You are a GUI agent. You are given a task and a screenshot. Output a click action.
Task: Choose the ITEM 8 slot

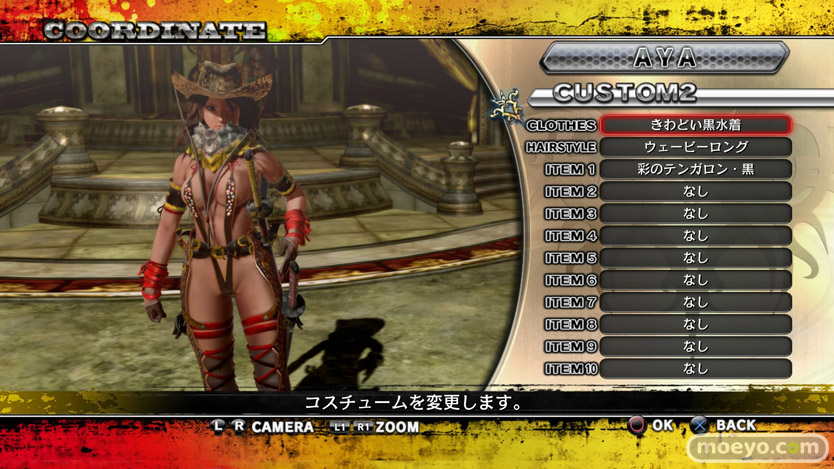[x=696, y=324]
